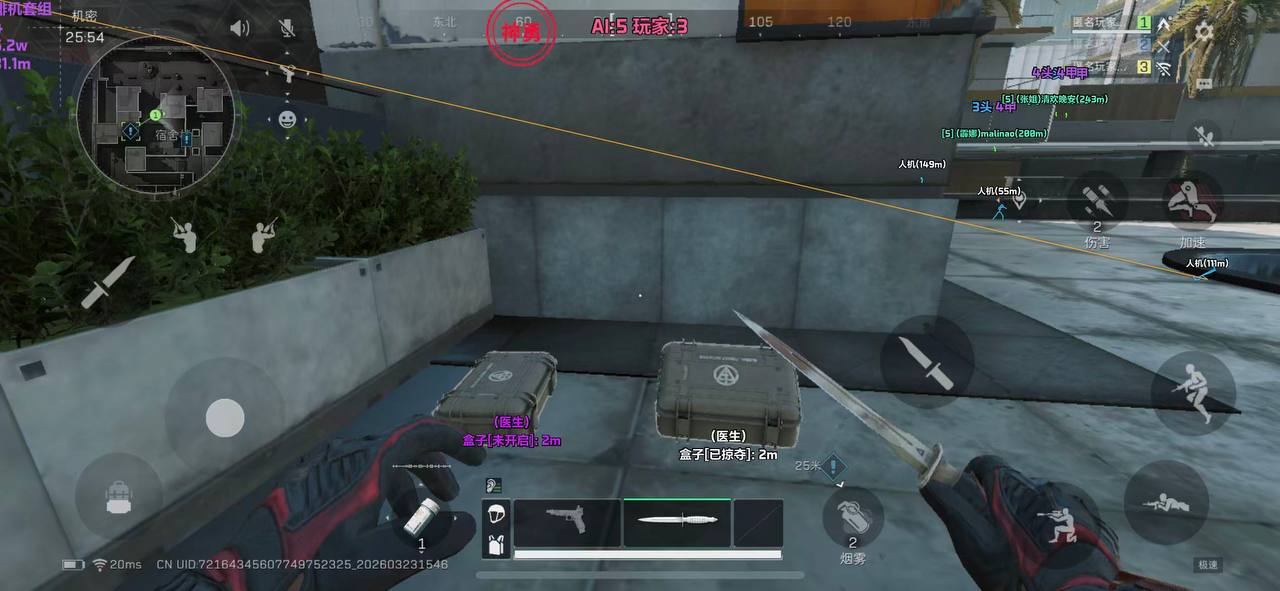Screen dimensions: 1280x591
Task: Unmute the crossed-out microphone
Action: click(287, 28)
